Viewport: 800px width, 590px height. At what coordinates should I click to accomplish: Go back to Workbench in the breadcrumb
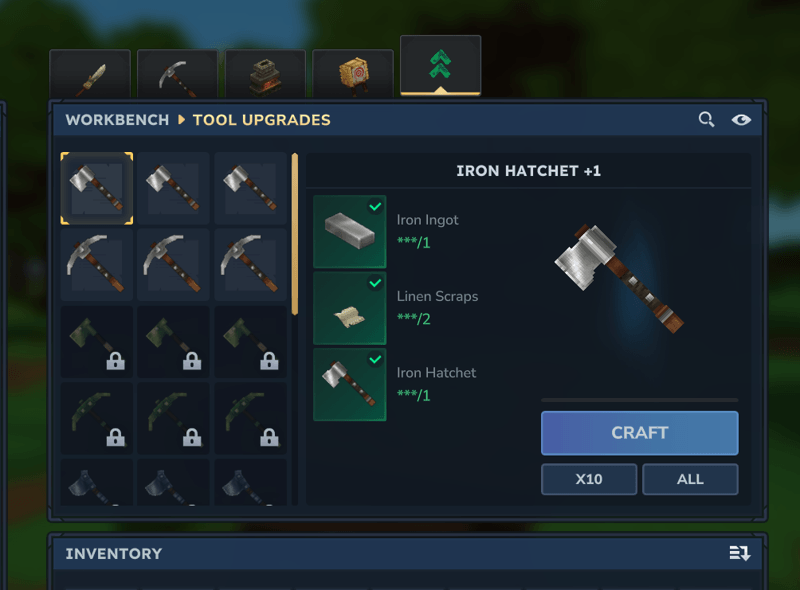tap(117, 120)
